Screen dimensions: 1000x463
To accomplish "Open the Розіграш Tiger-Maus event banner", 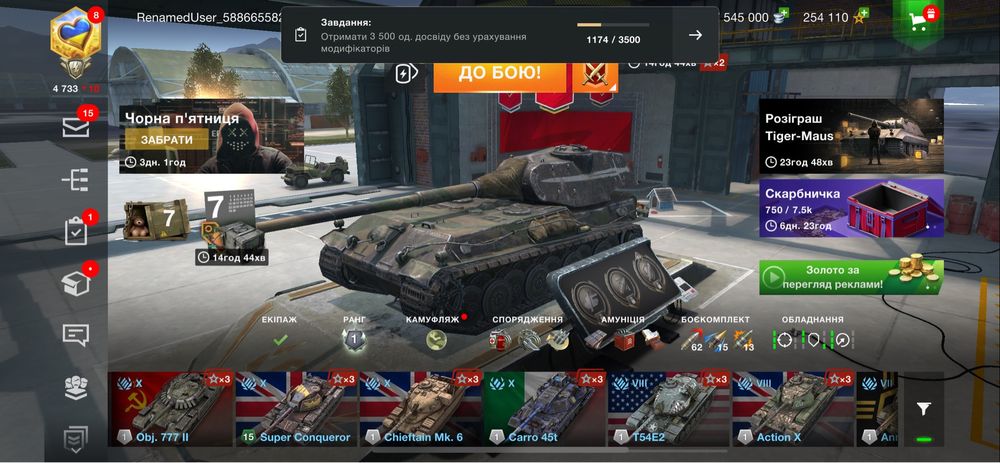I will click(x=851, y=135).
